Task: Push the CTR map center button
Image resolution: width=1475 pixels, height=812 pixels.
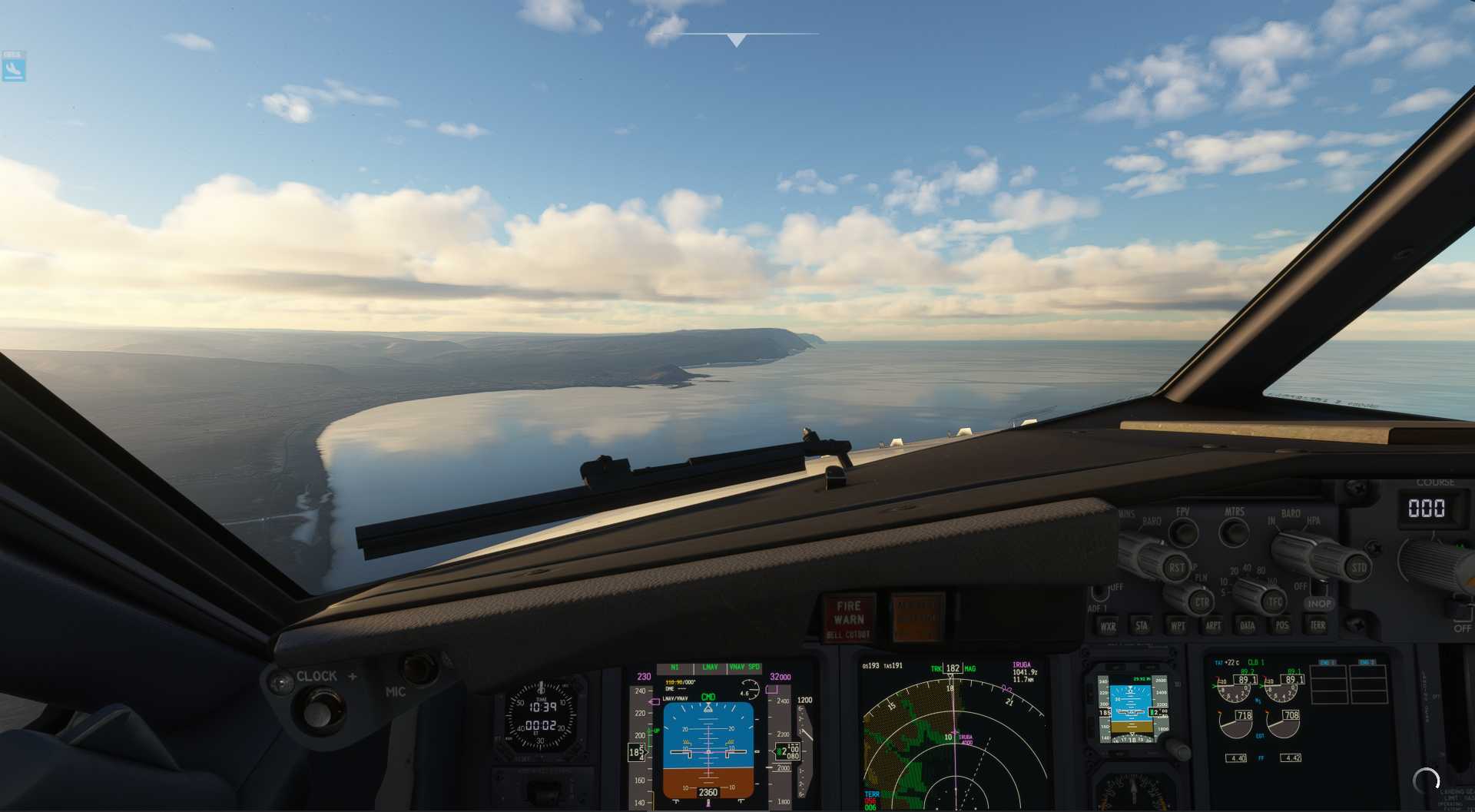Action: [x=1201, y=602]
